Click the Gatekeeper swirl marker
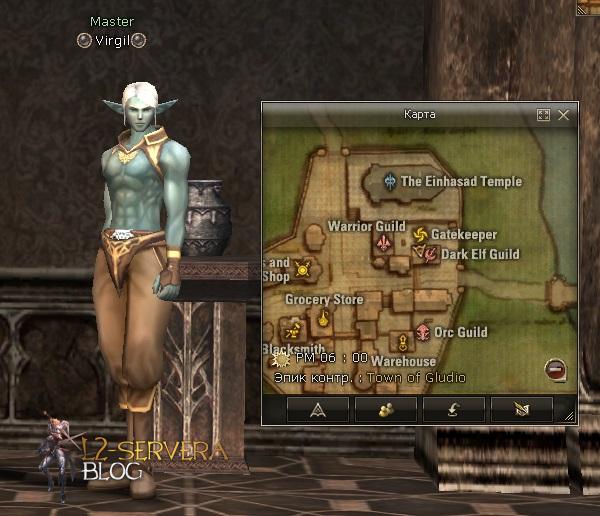This screenshot has height=516, width=600. coord(420,235)
